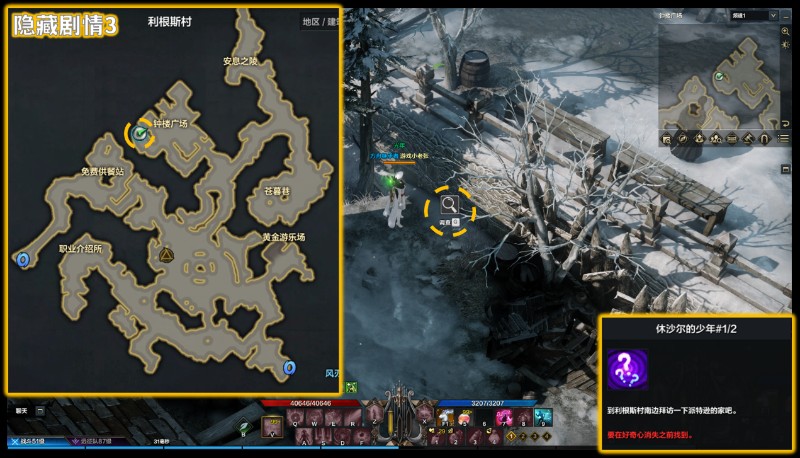
Task: Activate the skill icon on the V key
Action: 272,427
